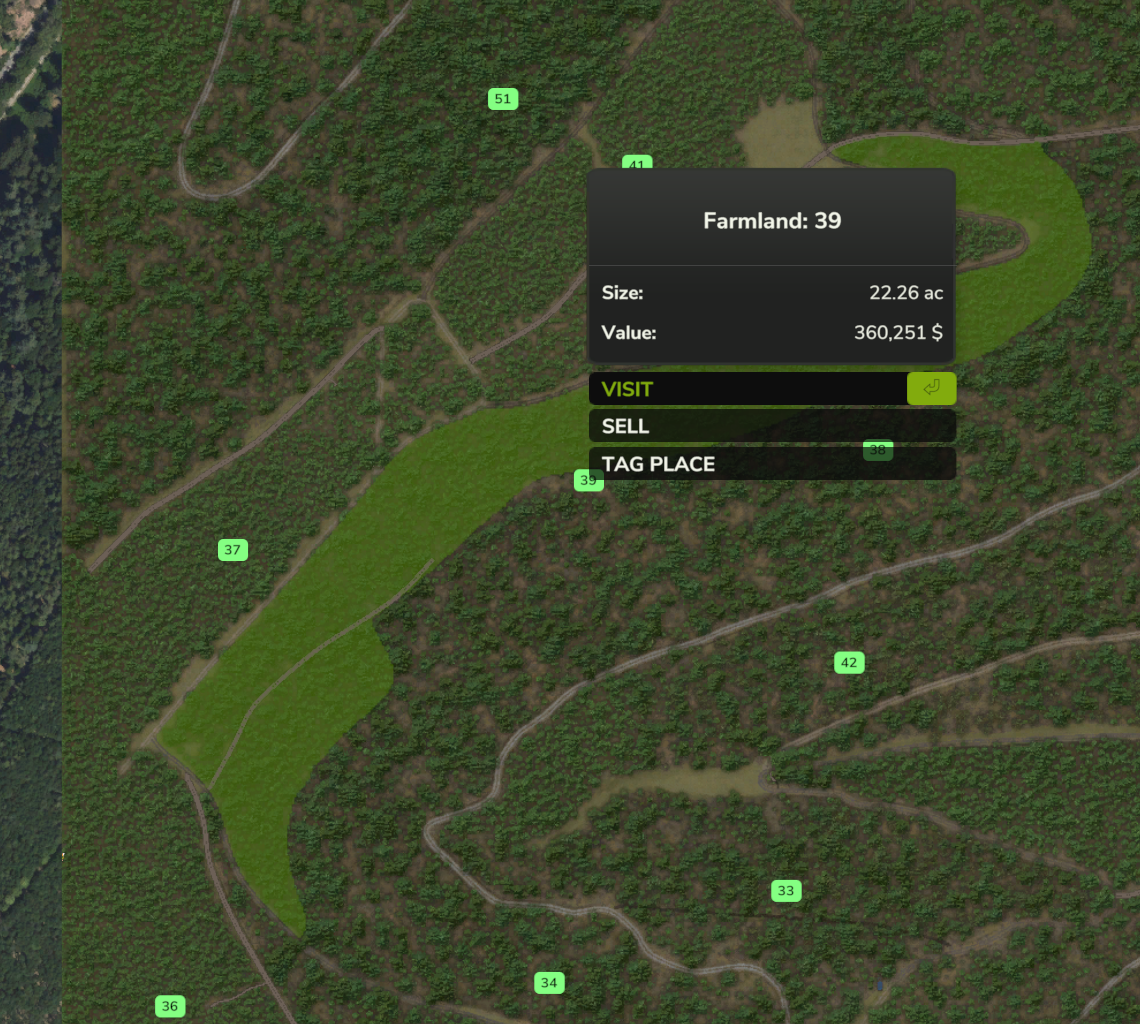1140x1024 pixels.
Task: Select the SELL option
Action: pyautogui.click(x=771, y=426)
